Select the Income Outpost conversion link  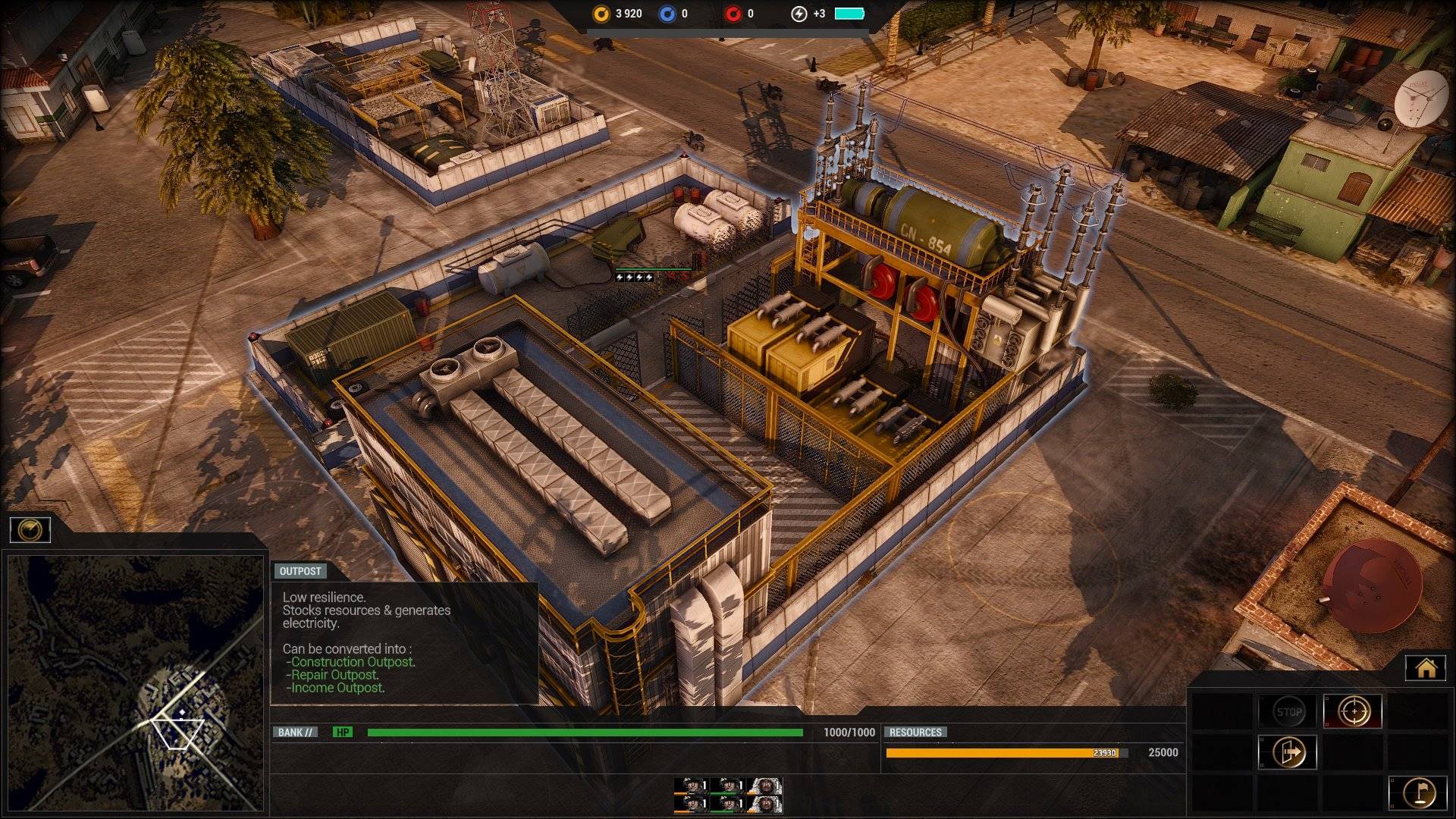tap(337, 688)
